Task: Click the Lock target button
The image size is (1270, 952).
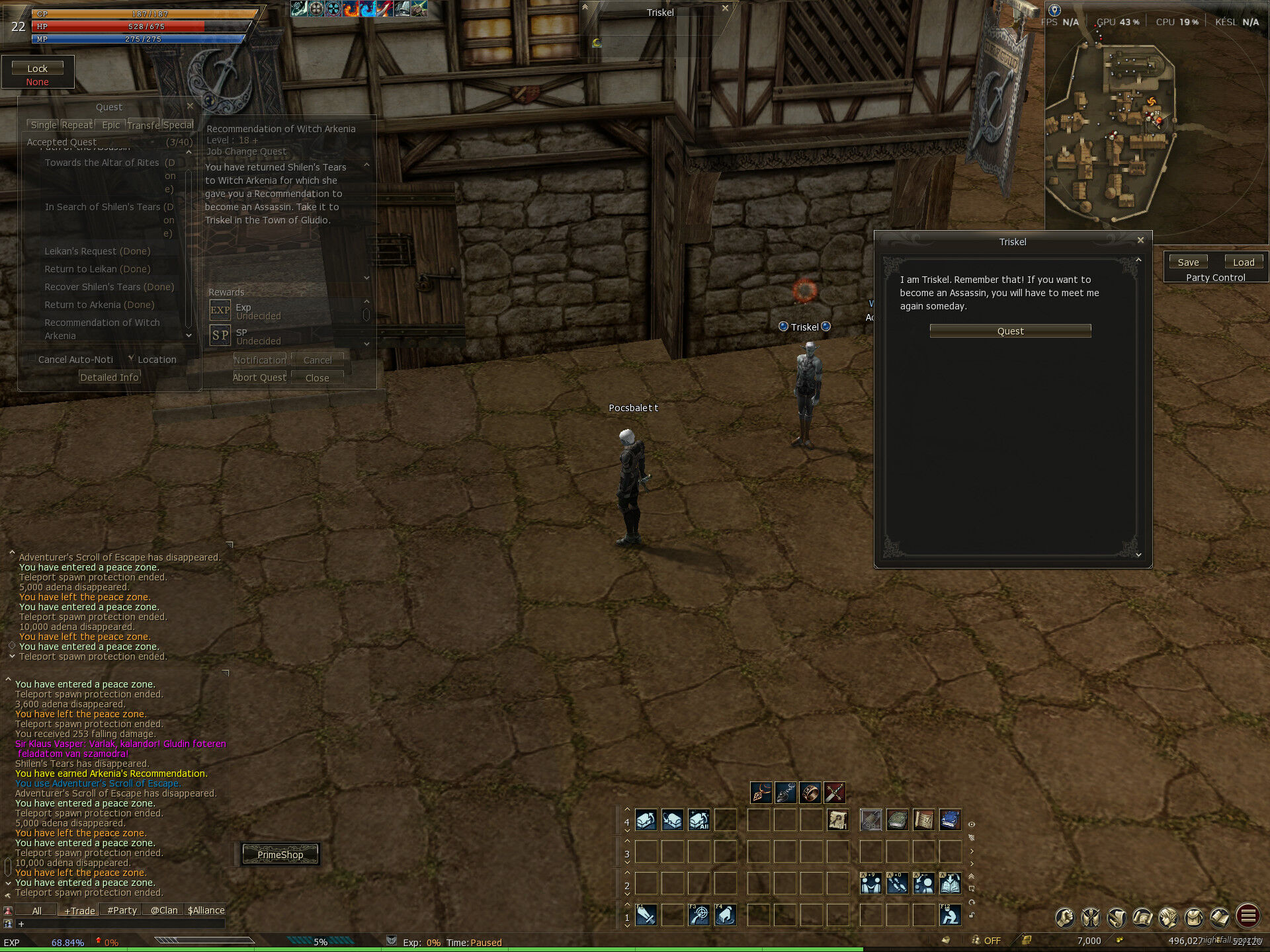Action: pyautogui.click(x=37, y=68)
